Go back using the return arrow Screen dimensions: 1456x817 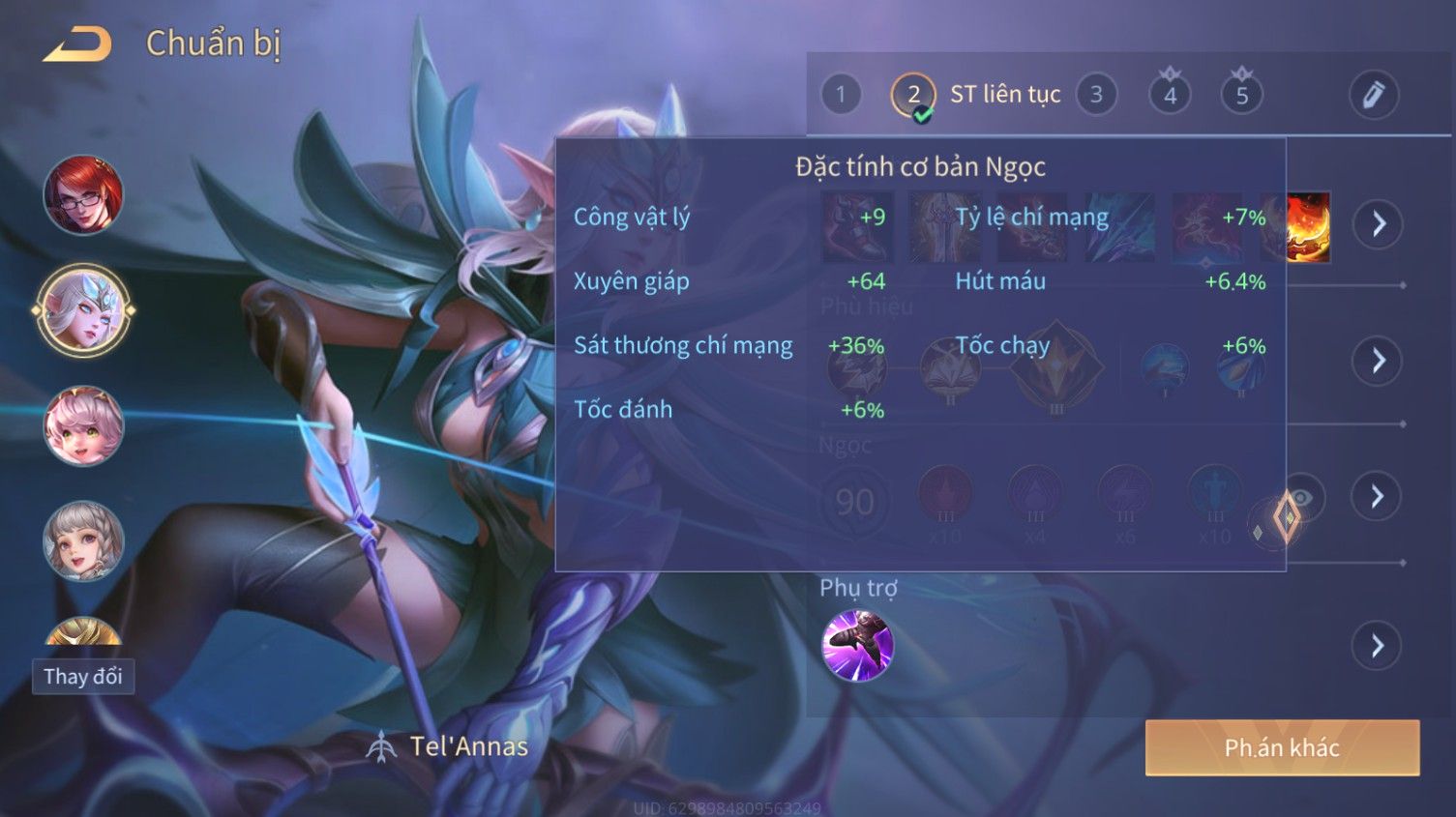[x=77, y=44]
